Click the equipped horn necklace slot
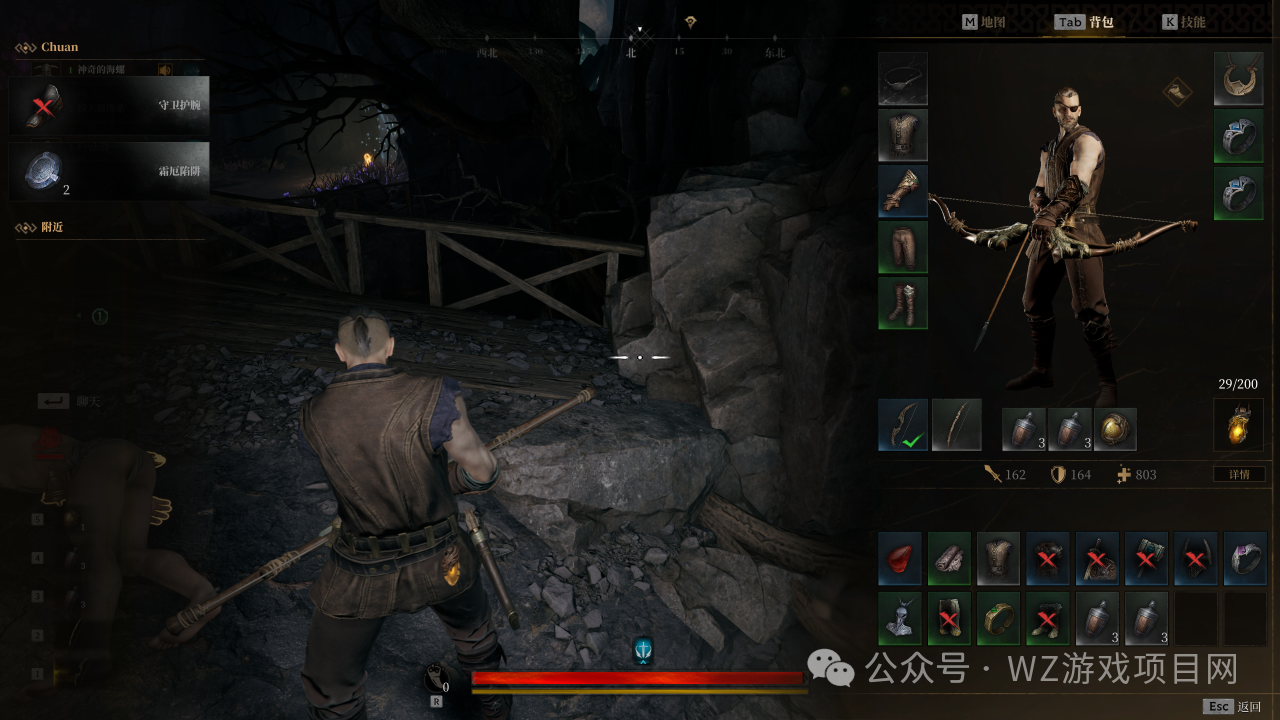 pos(1238,79)
